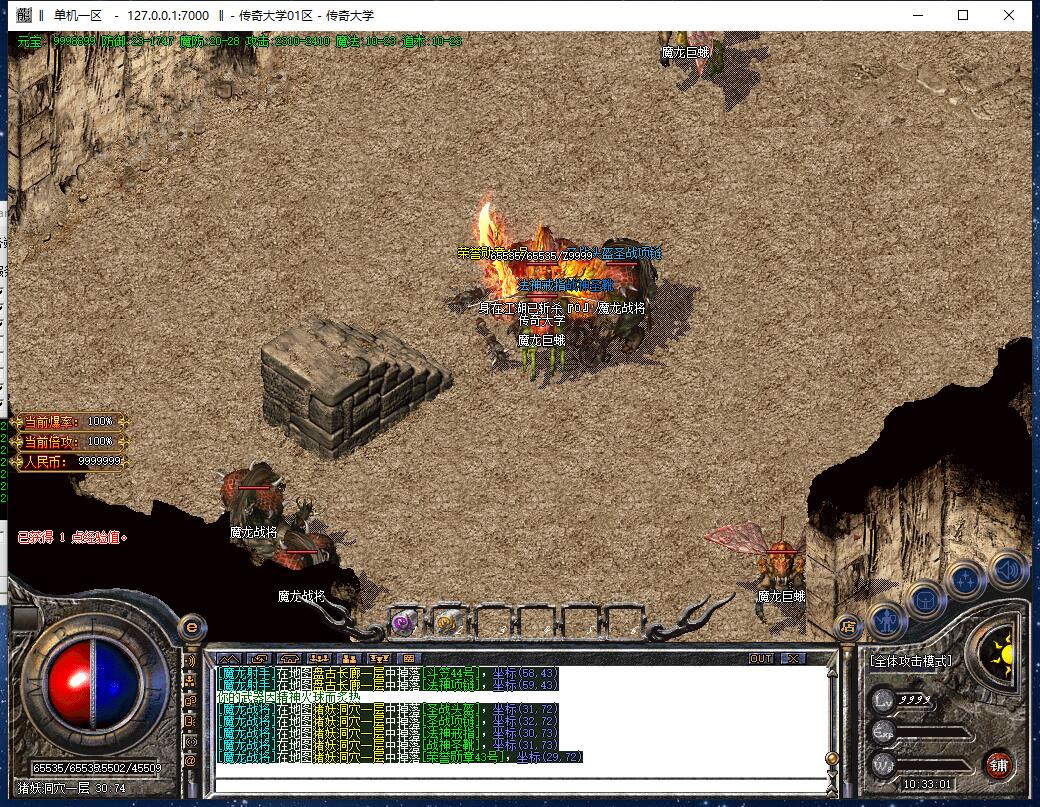
Task: Use the orange scroll in belt slot two
Action: click(x=447, y=622)
